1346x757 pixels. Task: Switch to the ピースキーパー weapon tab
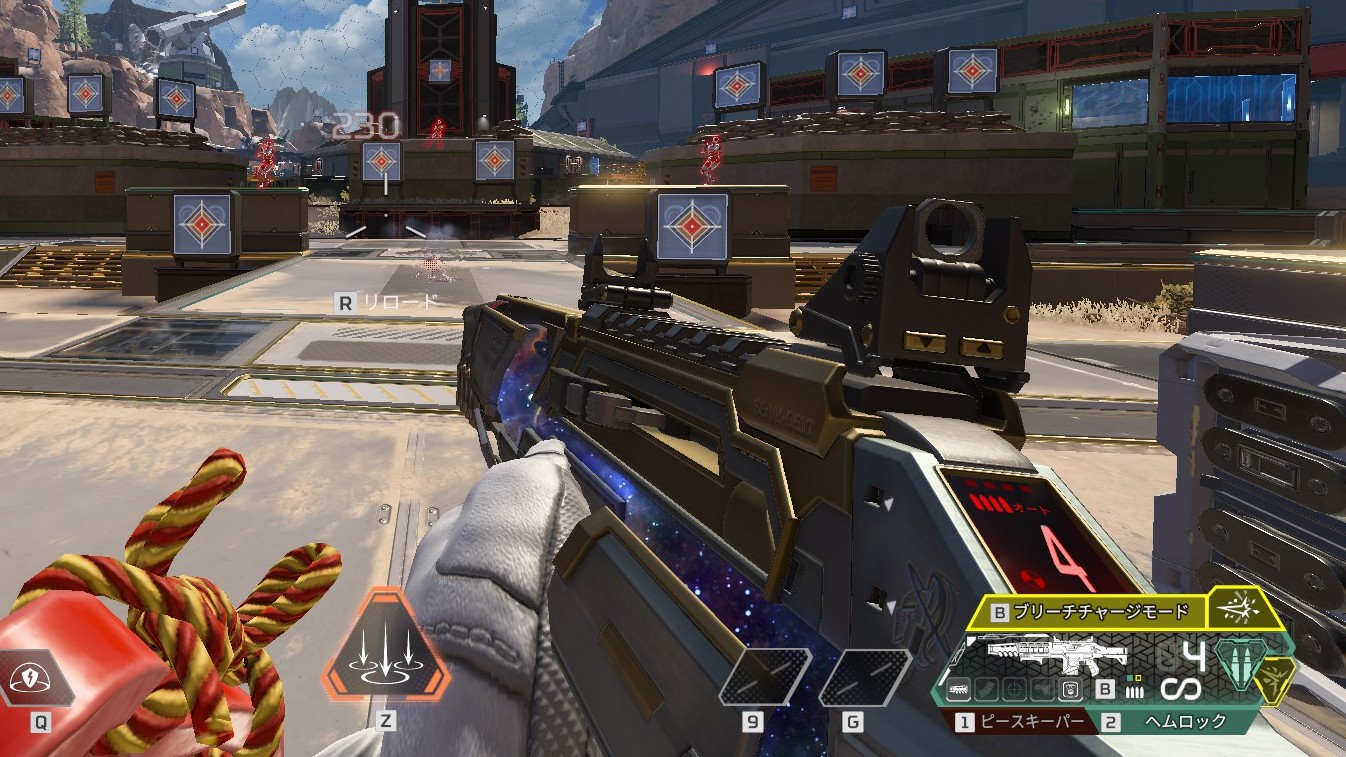(1029, 721)
